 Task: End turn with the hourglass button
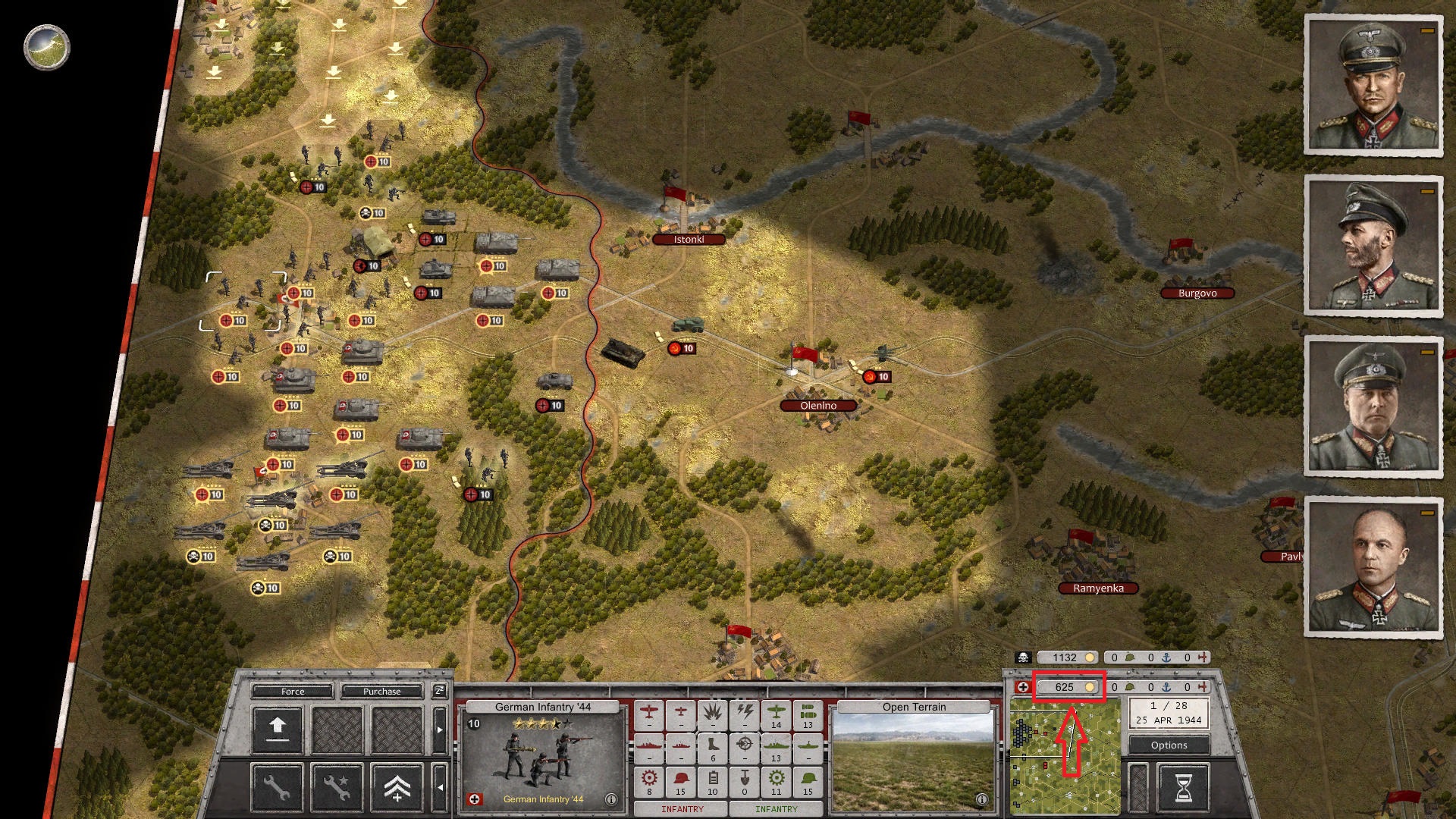[1183, 788]
